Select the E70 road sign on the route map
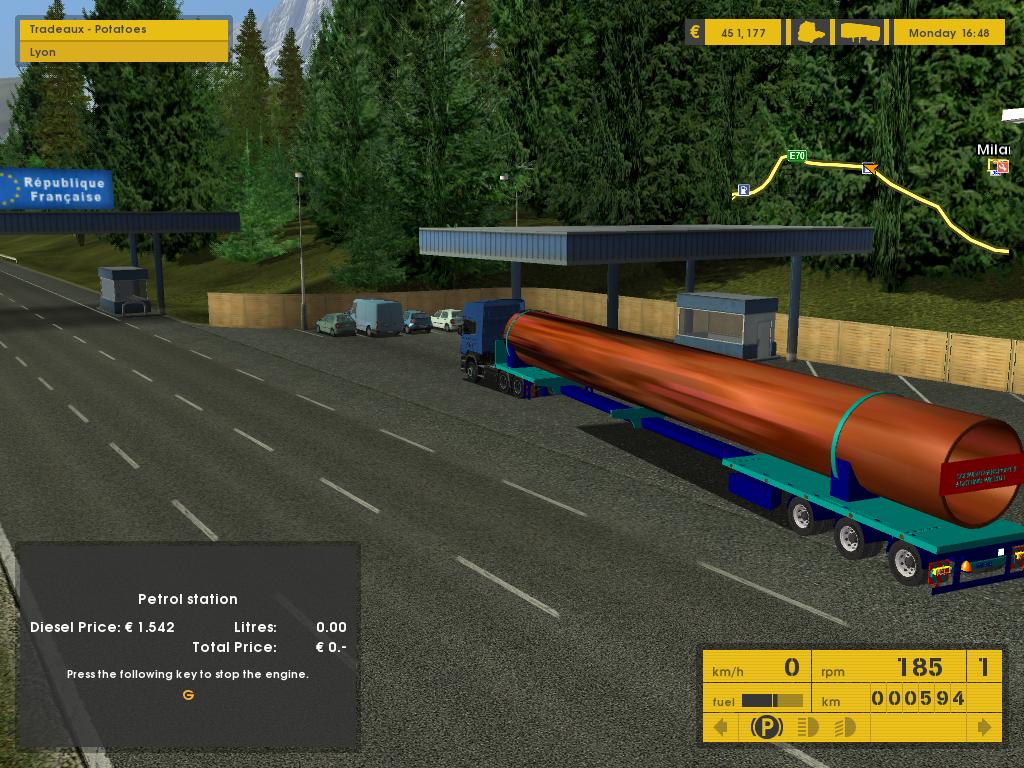This screenshot has width=1024, height=768. pyautogui.click(x=797, y=156)
